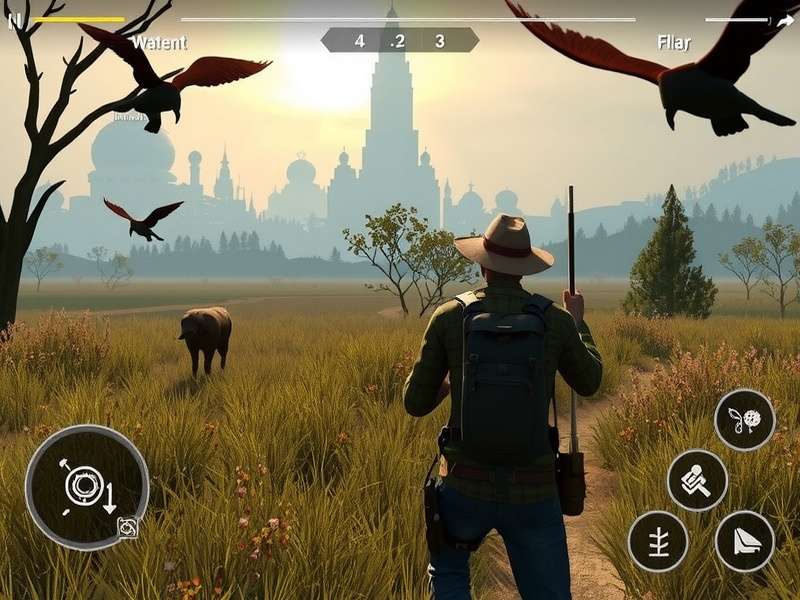Image resolution: width=800 pixels, height=600 pixels.
Task: Use the folded tent button
Action: (x=745, y=541)
